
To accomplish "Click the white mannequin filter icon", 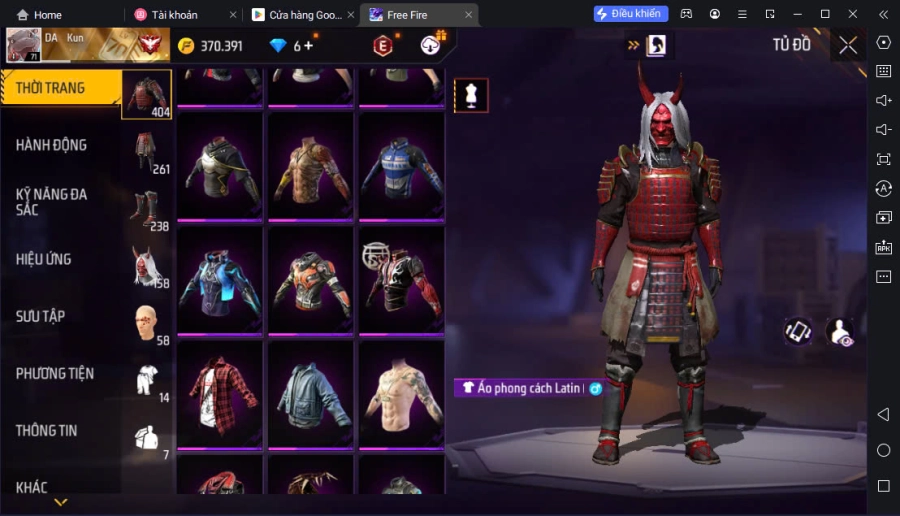I will (x=471, y=95).
